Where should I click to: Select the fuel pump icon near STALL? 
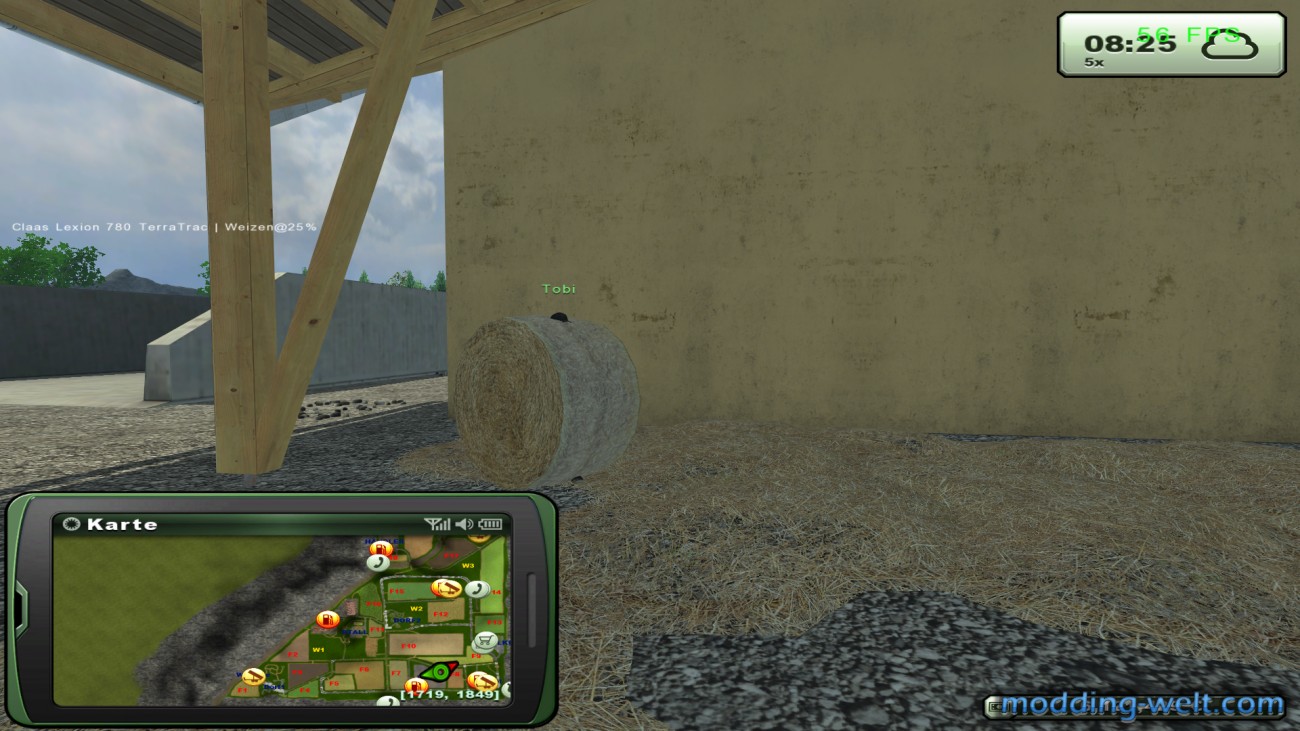click(327, 618)
